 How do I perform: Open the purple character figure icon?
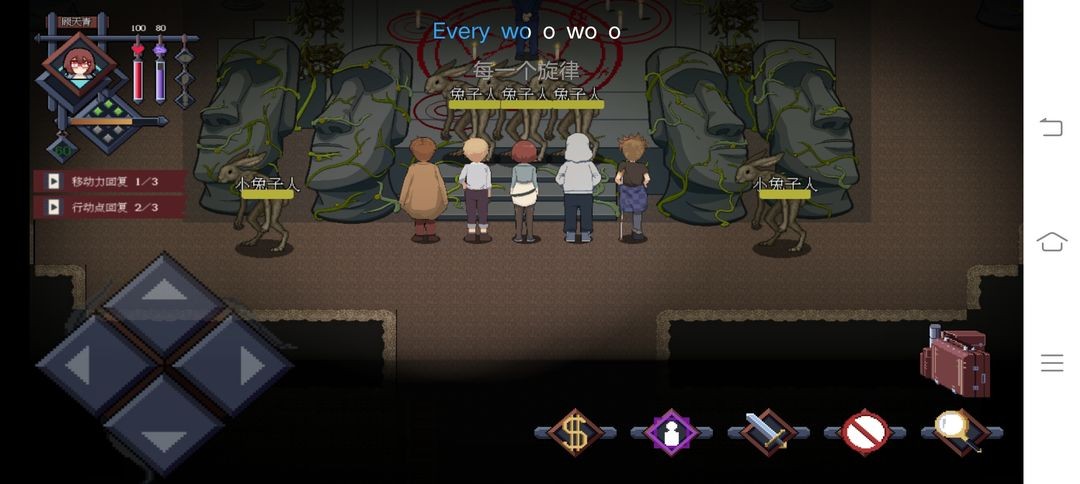coord(671,432)
